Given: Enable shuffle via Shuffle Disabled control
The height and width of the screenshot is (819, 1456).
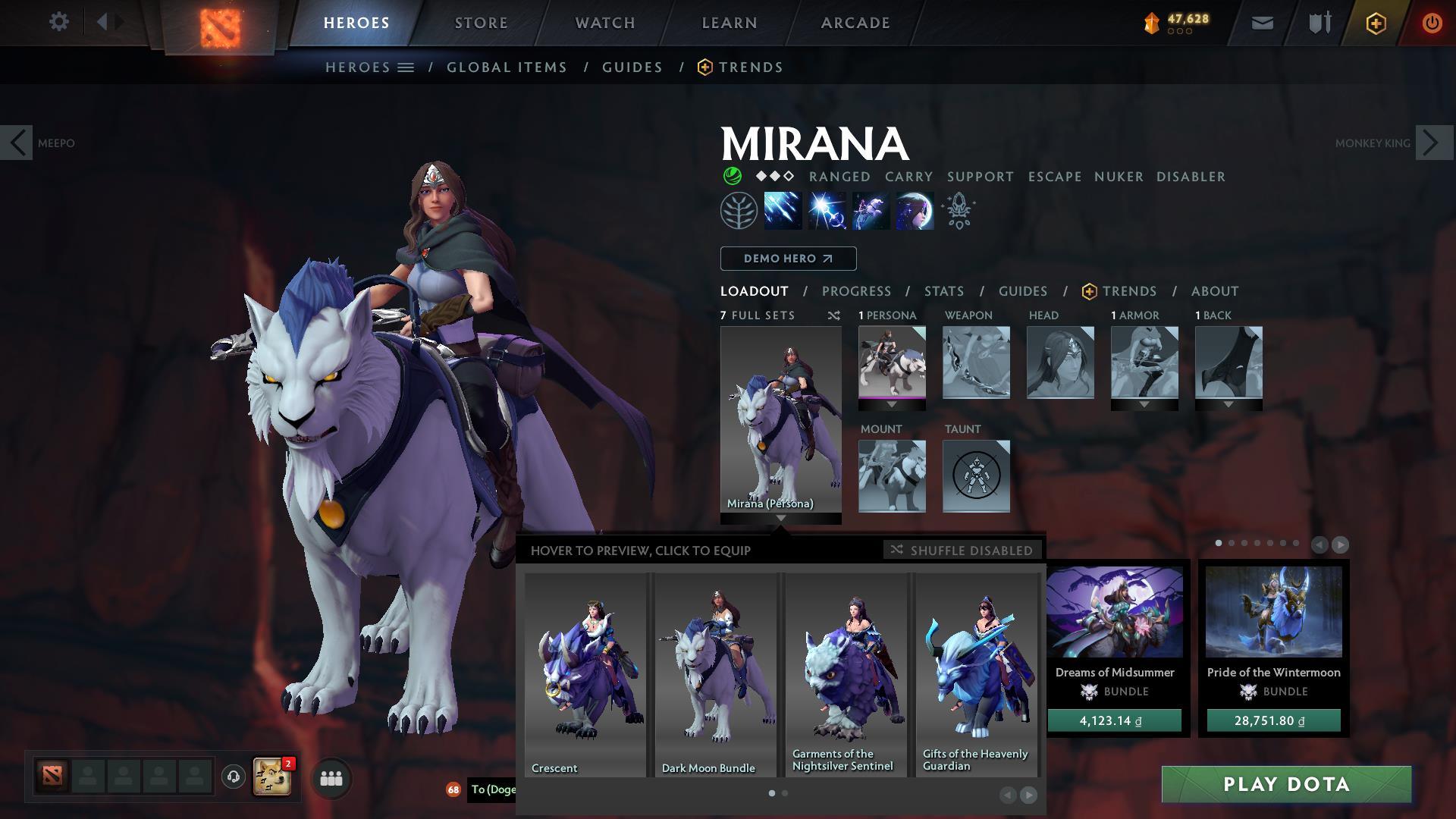Looking at the screenshot, I should tap(962, 551).
